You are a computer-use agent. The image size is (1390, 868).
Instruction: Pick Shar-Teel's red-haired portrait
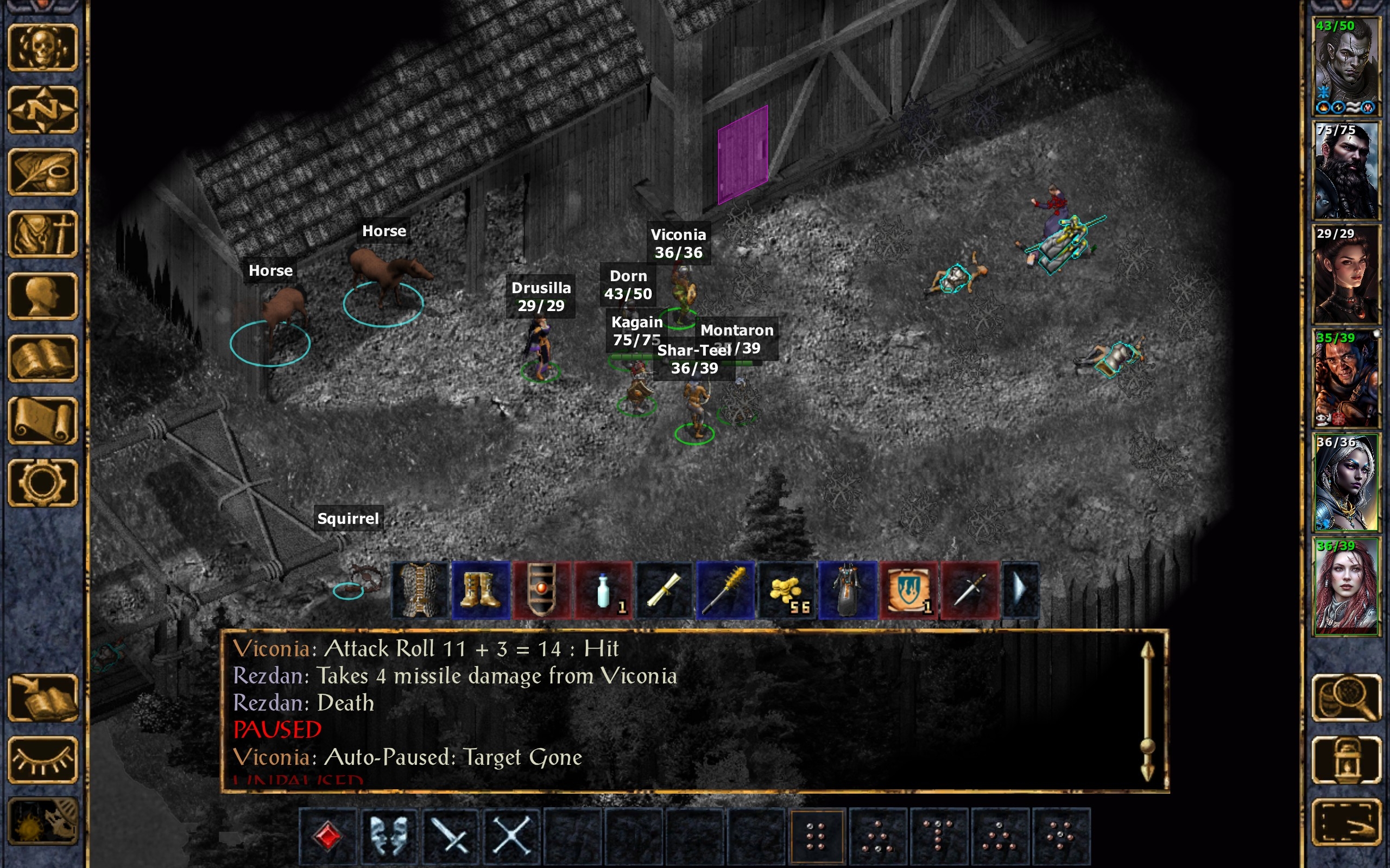1346,587
